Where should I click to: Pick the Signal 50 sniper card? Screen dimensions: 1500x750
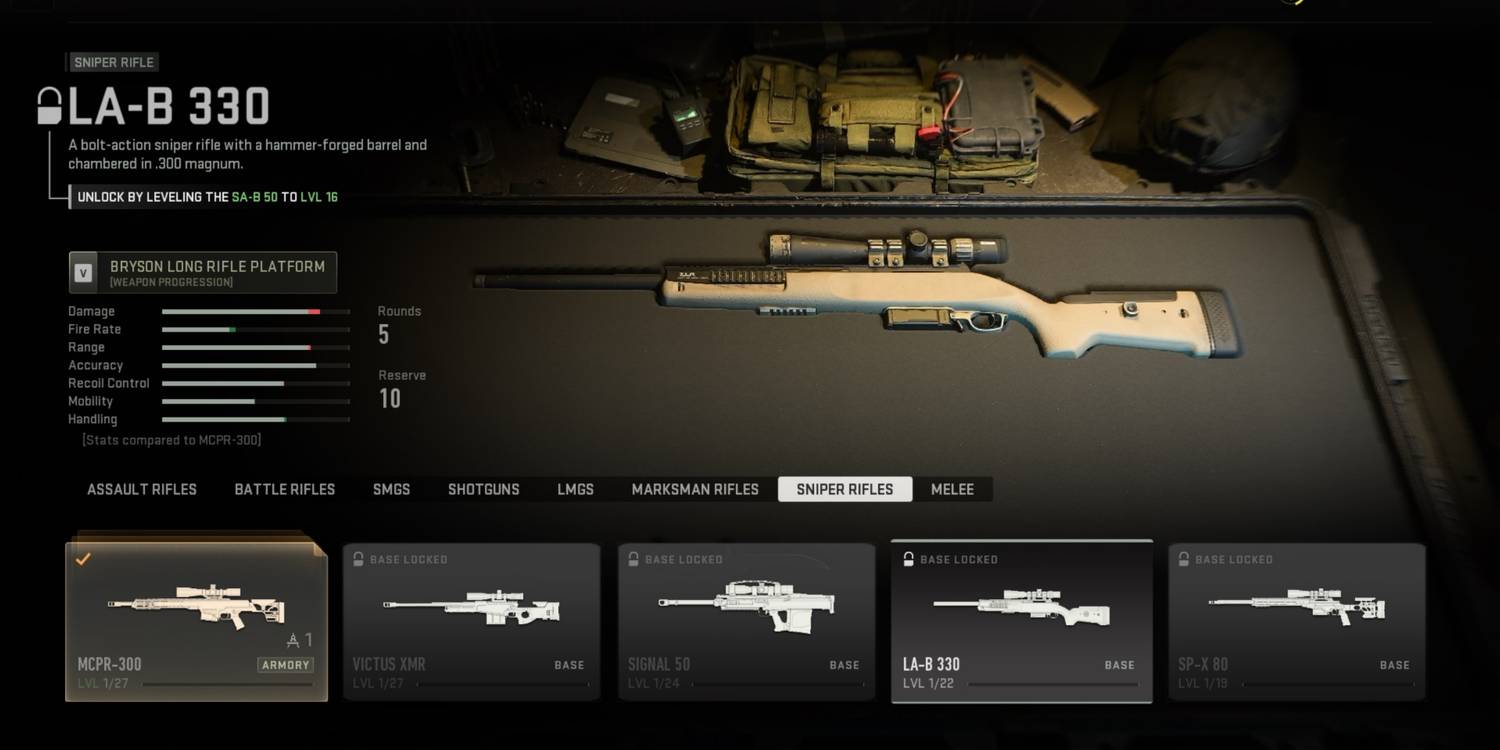point(746,622)
